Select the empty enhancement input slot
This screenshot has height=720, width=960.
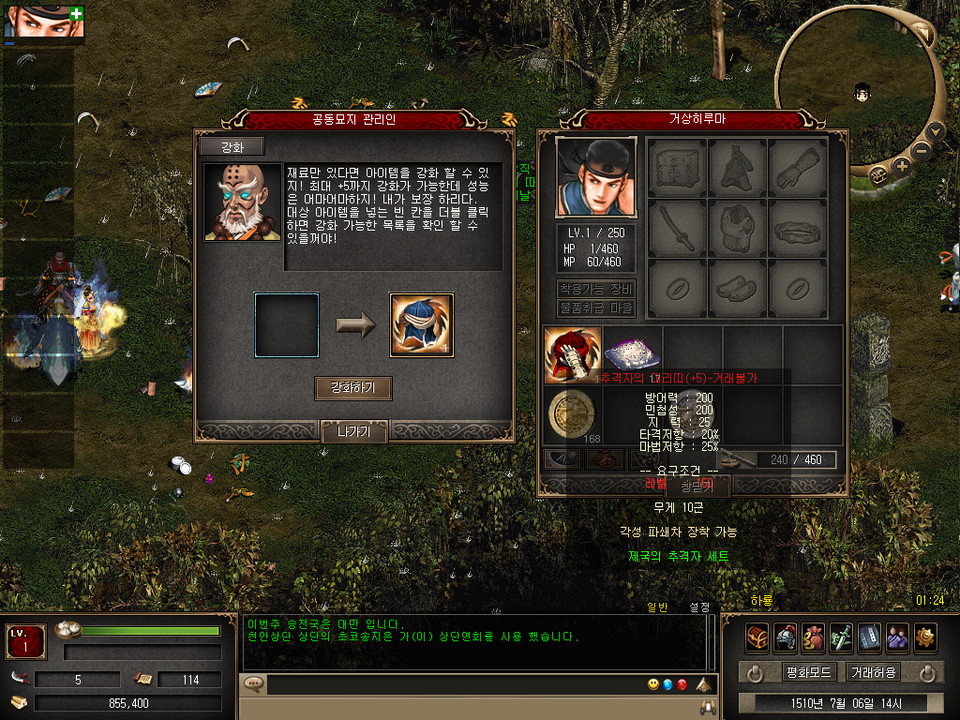(287, 325)
